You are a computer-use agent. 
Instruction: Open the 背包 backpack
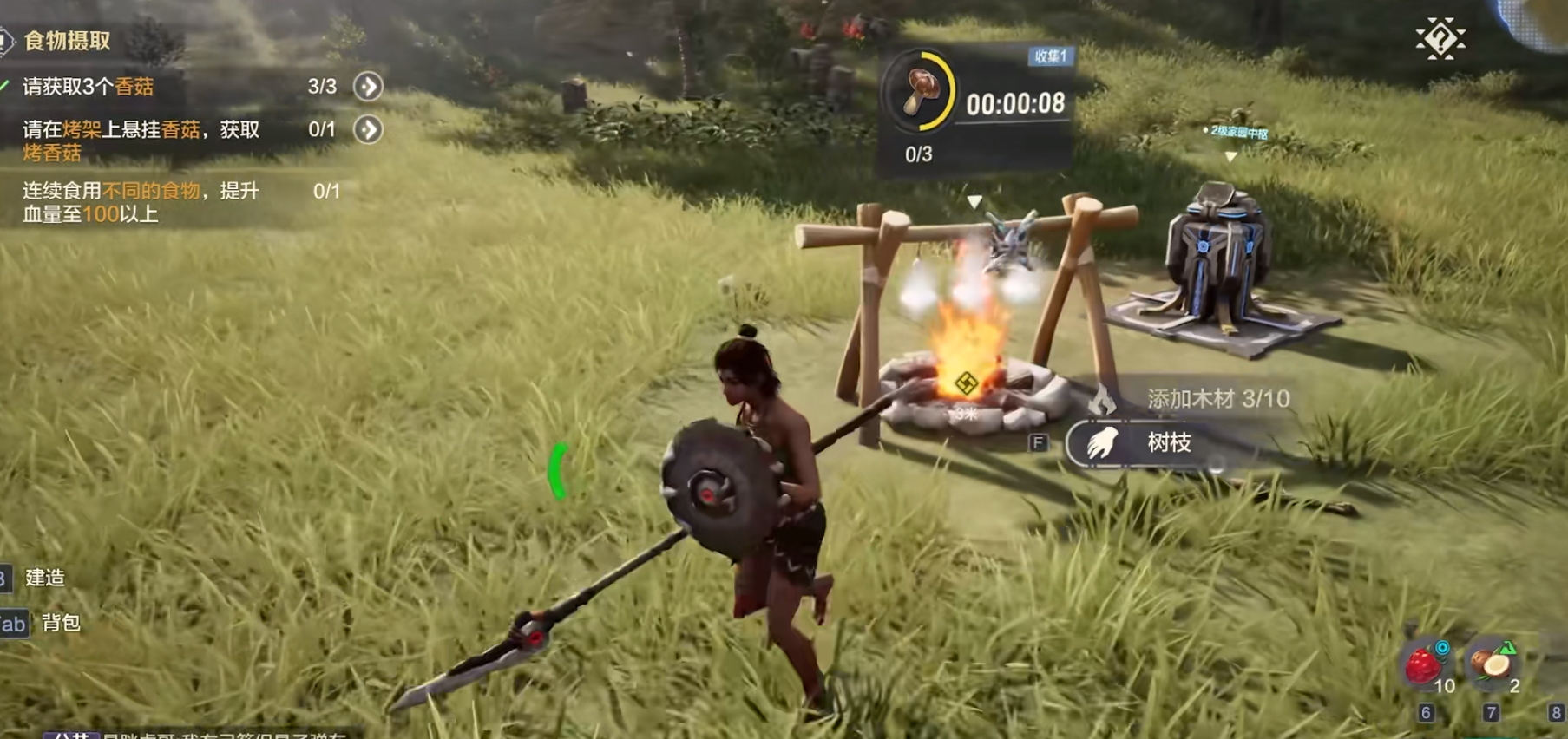(60, 623)
